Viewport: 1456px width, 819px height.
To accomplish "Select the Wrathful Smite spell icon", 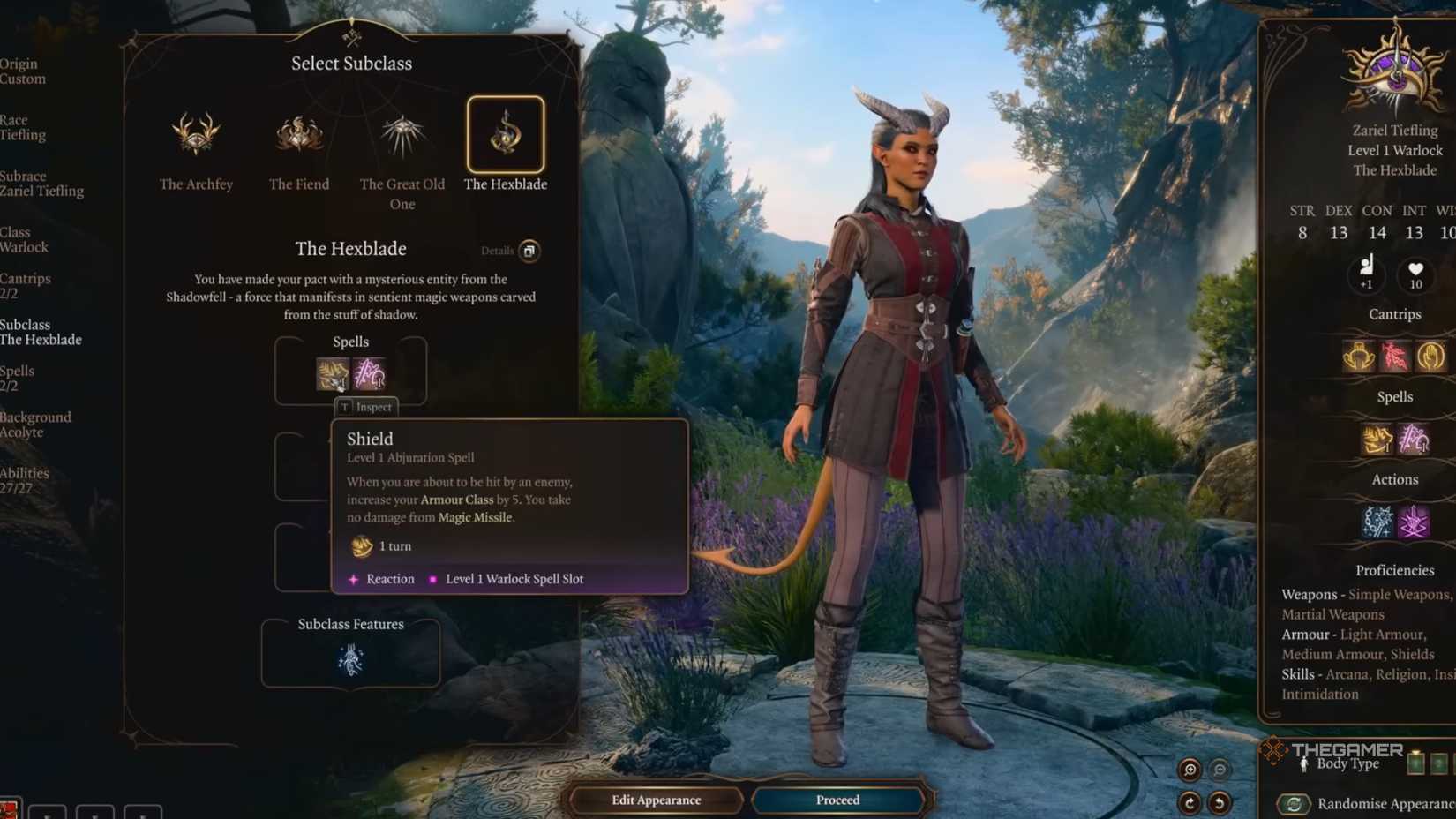I will pos(370,374).
